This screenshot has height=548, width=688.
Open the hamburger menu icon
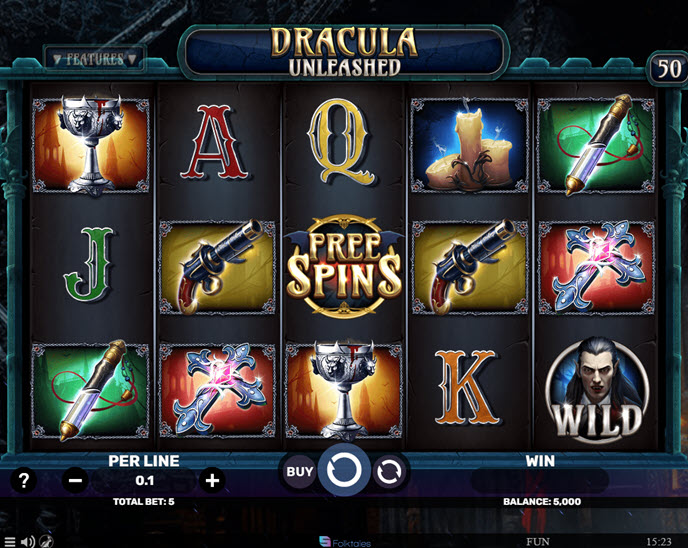tap(10, 541)
